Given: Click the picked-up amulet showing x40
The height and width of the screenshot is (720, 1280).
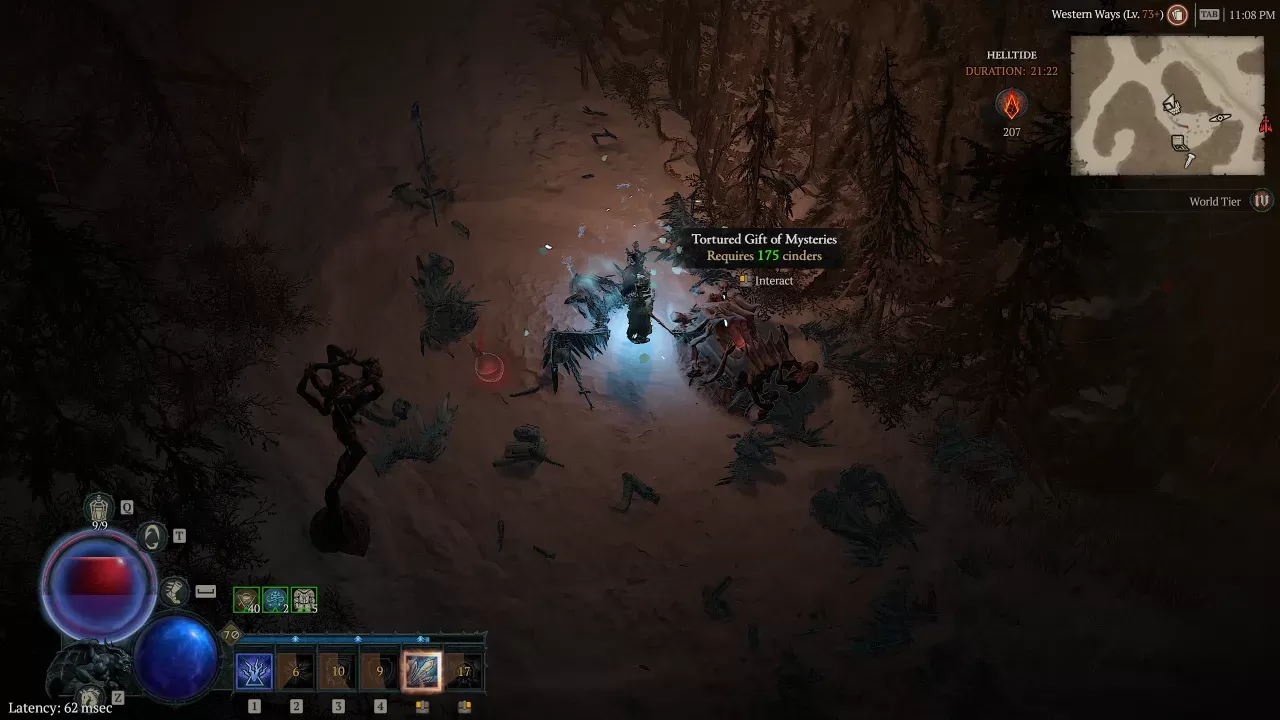Looking at the screenshot, I should point(246,599).
